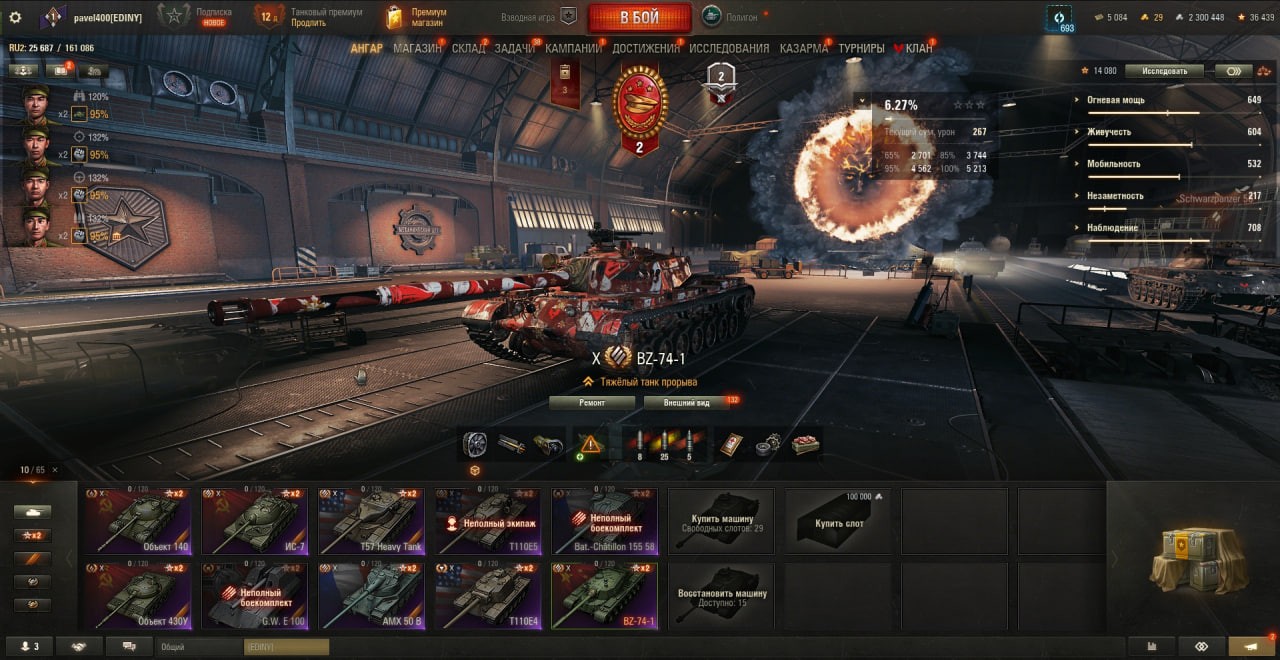The image size is (1280, 660).
Task: Click the Купить машину tile
Action: (x=723, y=521)
